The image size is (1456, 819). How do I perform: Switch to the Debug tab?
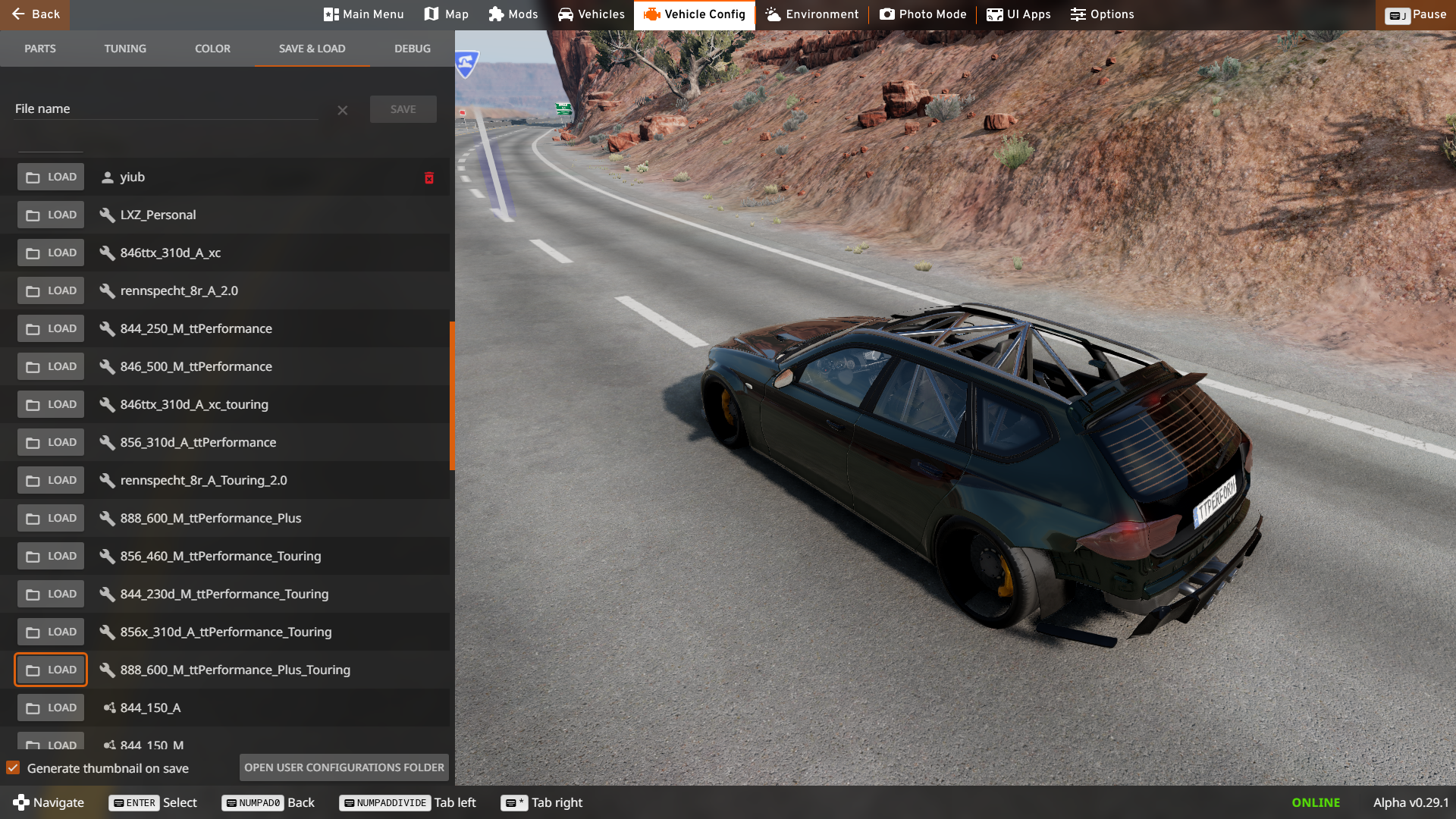pos(413,49)
